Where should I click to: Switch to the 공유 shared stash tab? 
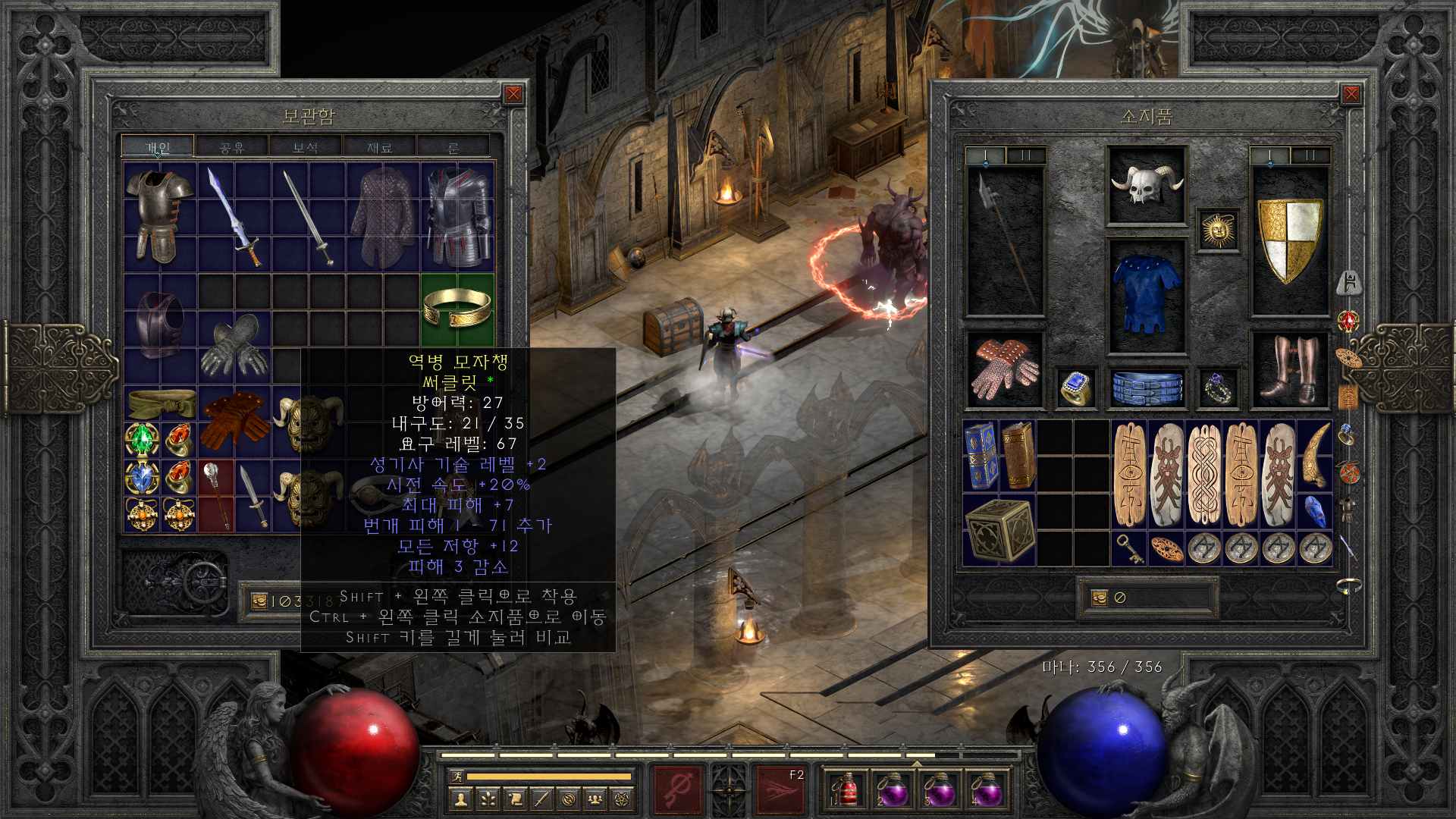point(231,147)
